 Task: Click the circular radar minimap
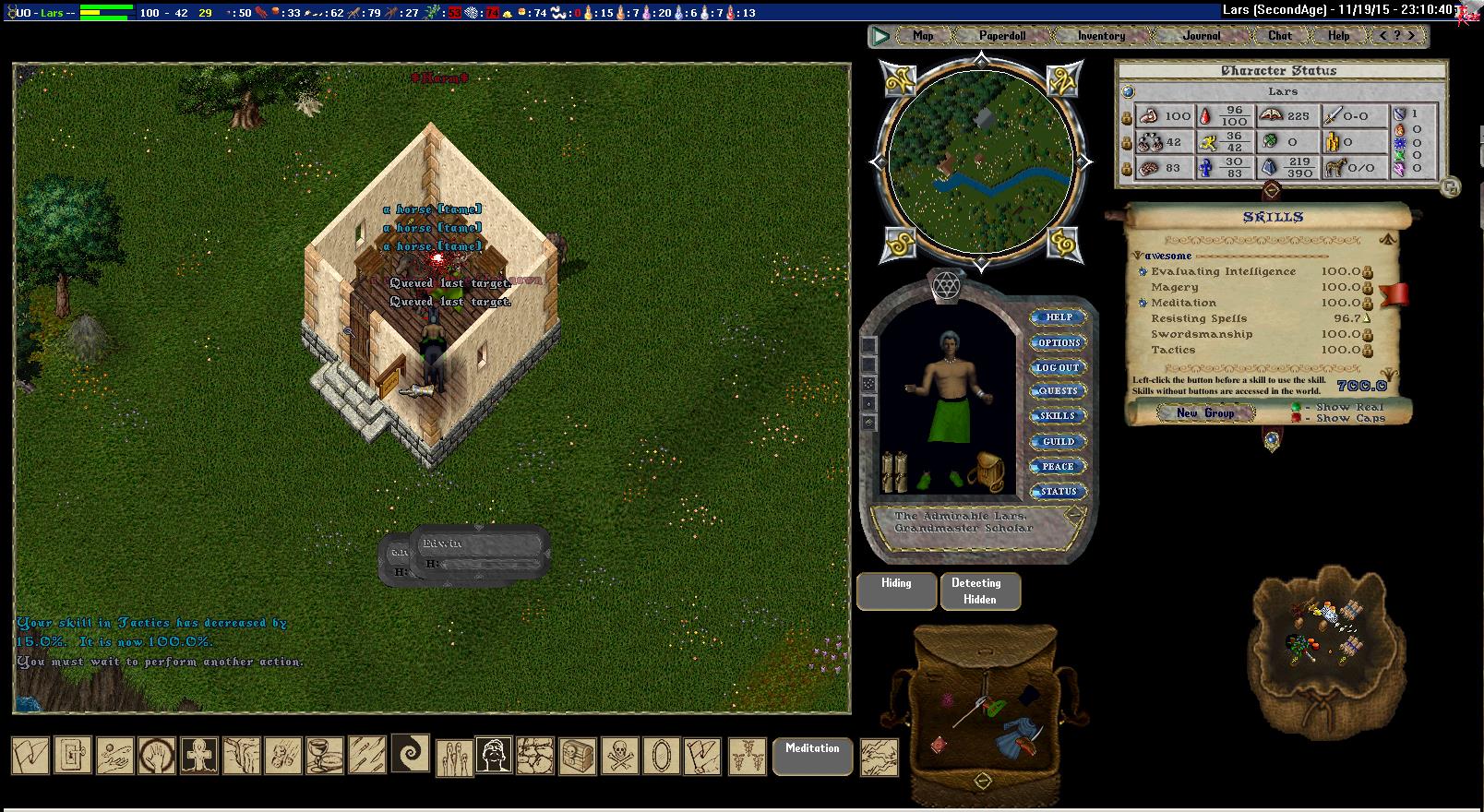coord(981,162)
